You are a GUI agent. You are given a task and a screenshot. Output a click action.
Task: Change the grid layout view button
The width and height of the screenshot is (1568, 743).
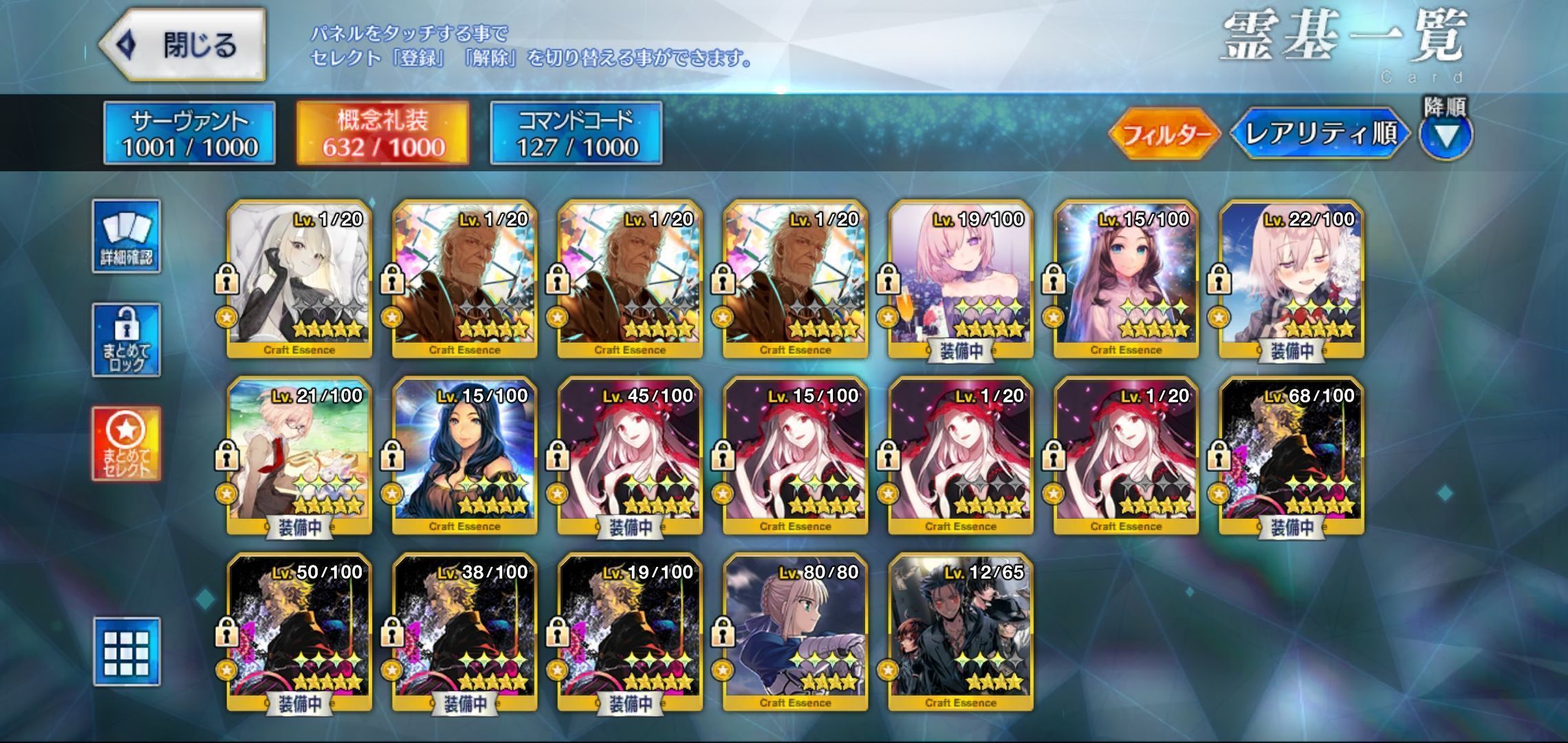127,652
